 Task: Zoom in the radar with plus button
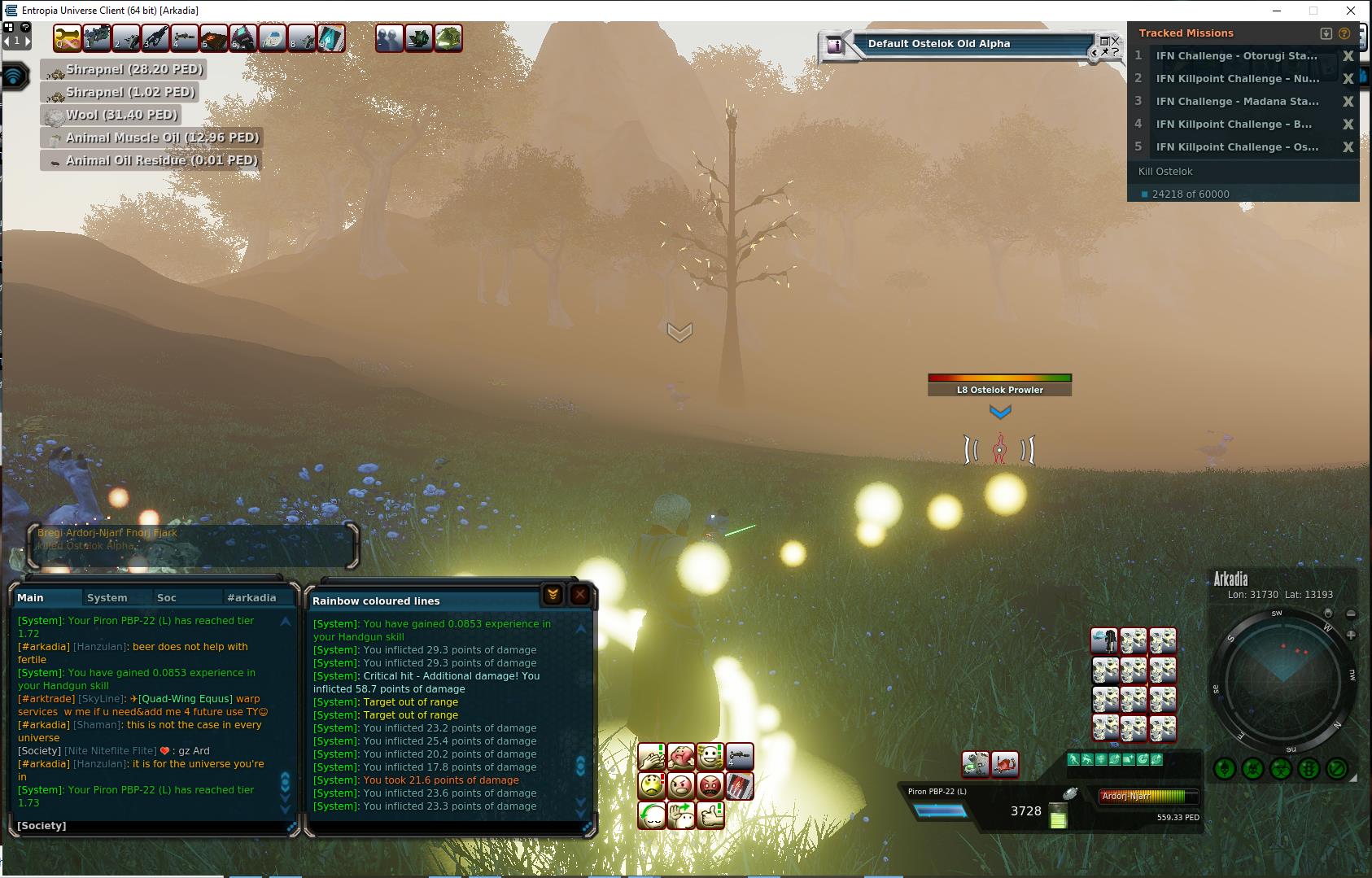(1351, 635)
